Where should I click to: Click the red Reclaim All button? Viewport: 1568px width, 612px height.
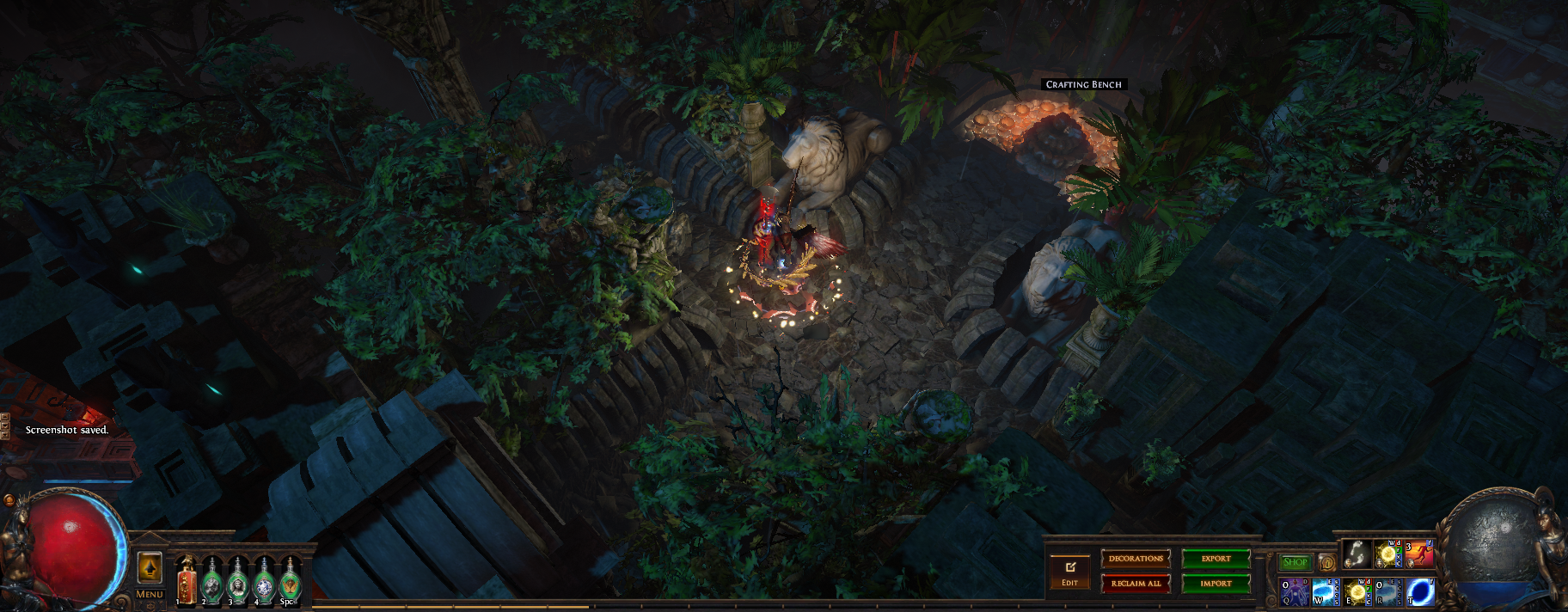tap(1136, 584)
